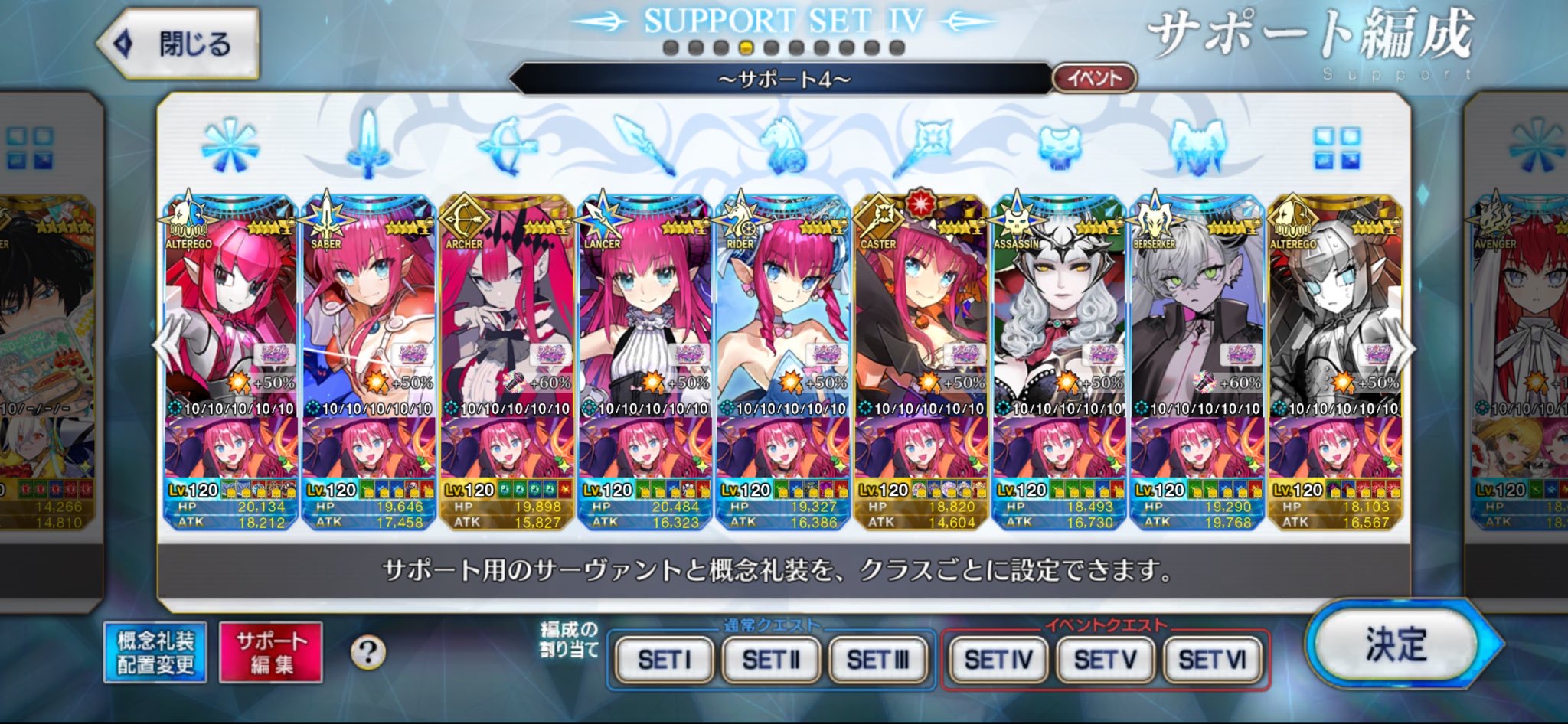The width and height of the screenshot is (1568, 724).
Task: Choose SET II for normal quests
Action: [x=770, y=659]
